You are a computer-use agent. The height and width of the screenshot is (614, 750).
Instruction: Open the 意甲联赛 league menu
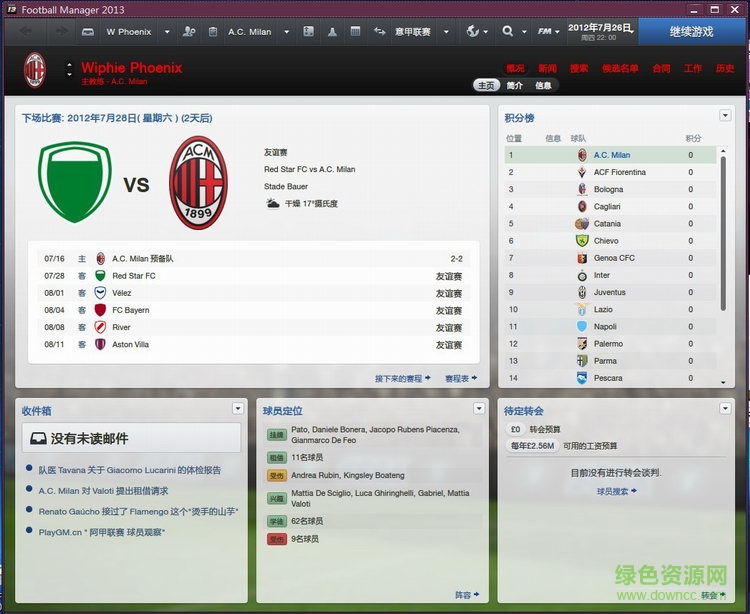(413, 32)
